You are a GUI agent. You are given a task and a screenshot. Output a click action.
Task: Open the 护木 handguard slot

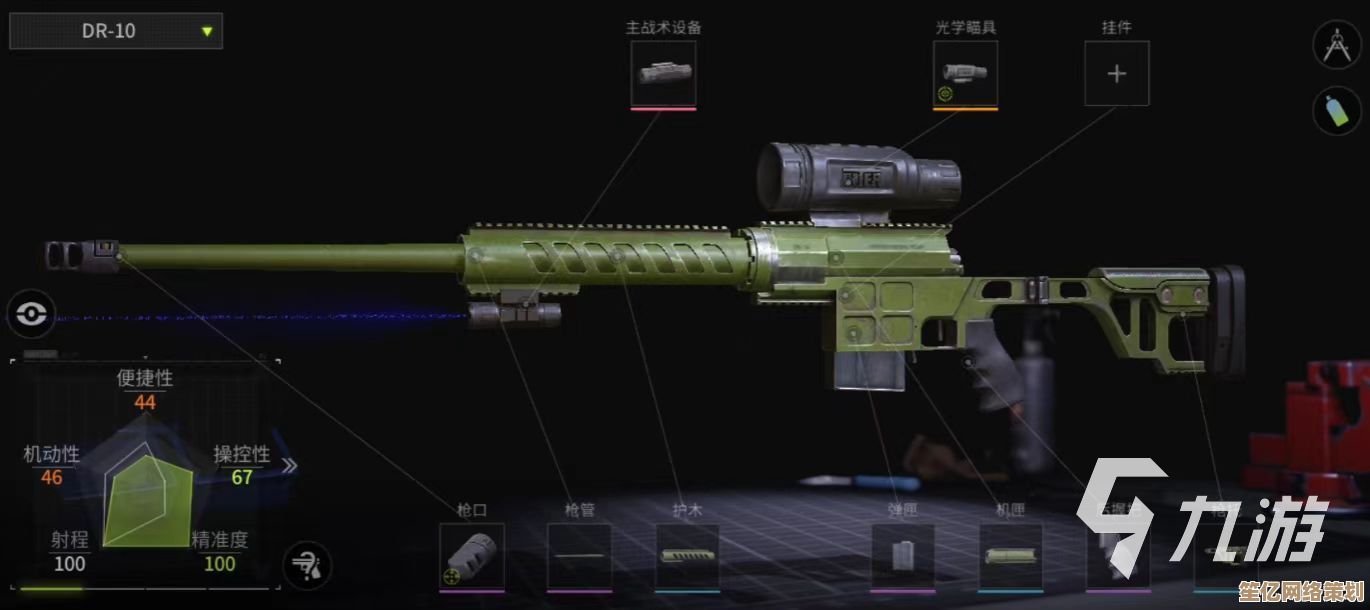point(687,556)
